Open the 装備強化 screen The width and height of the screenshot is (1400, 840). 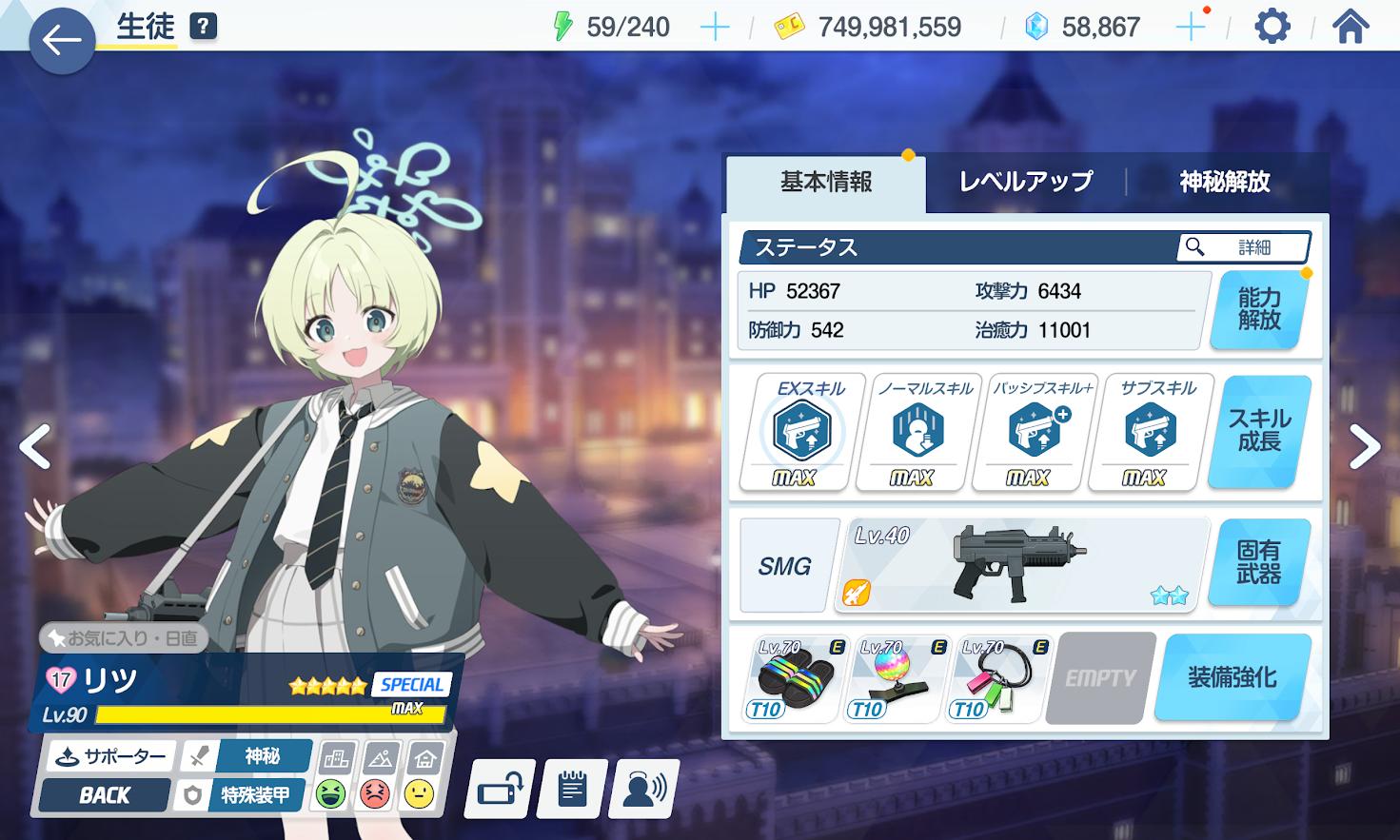coord(1232,678)
